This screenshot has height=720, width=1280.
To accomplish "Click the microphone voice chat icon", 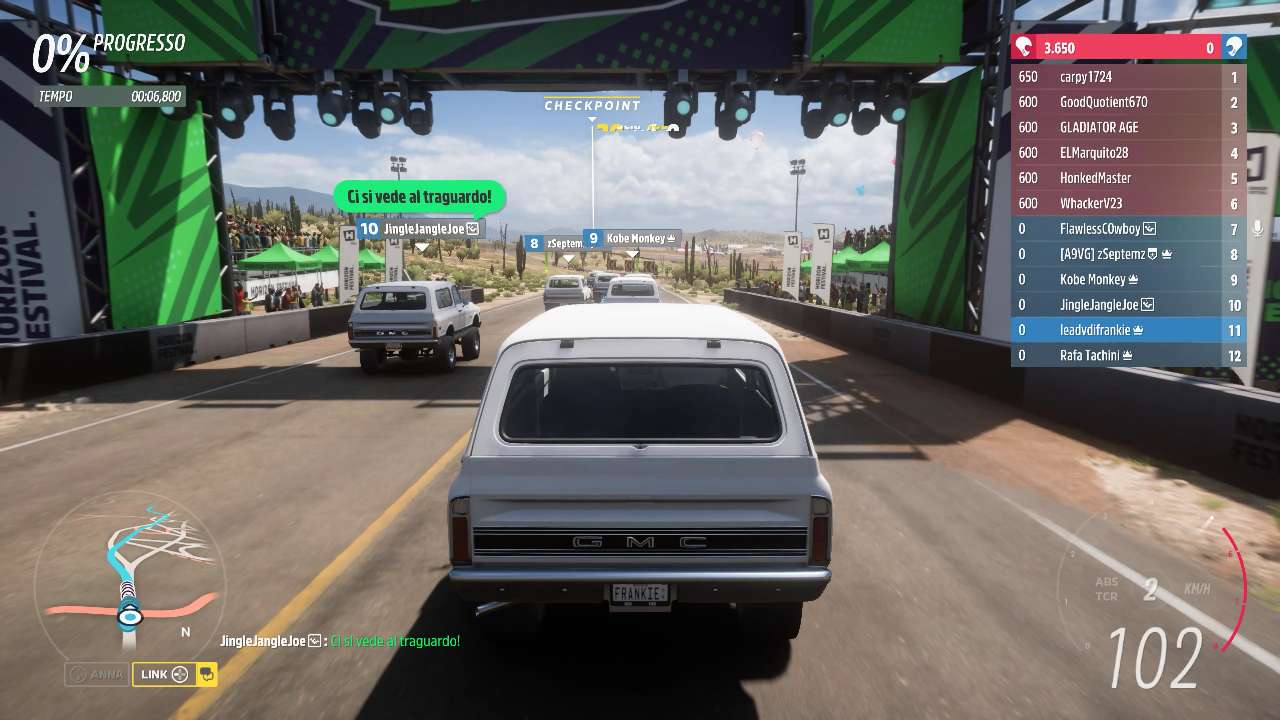I will click(1257, 229).
